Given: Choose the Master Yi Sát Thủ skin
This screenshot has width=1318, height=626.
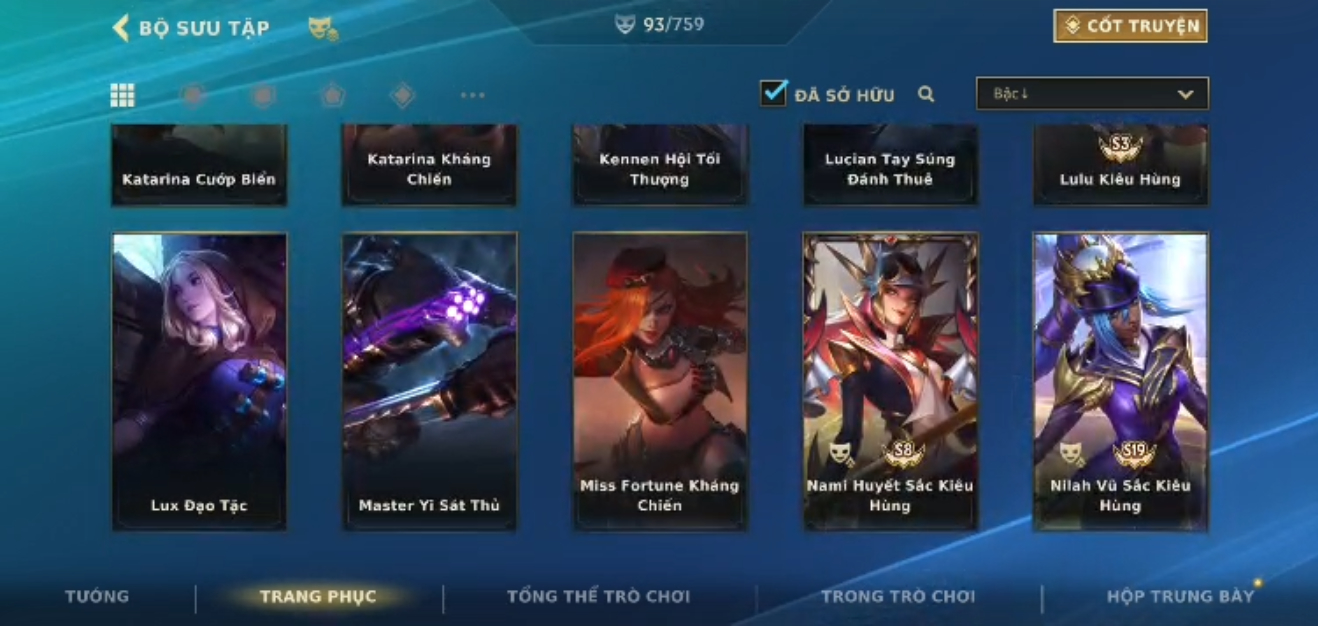Looking at the screenshot, I should [x=429, y=380].
